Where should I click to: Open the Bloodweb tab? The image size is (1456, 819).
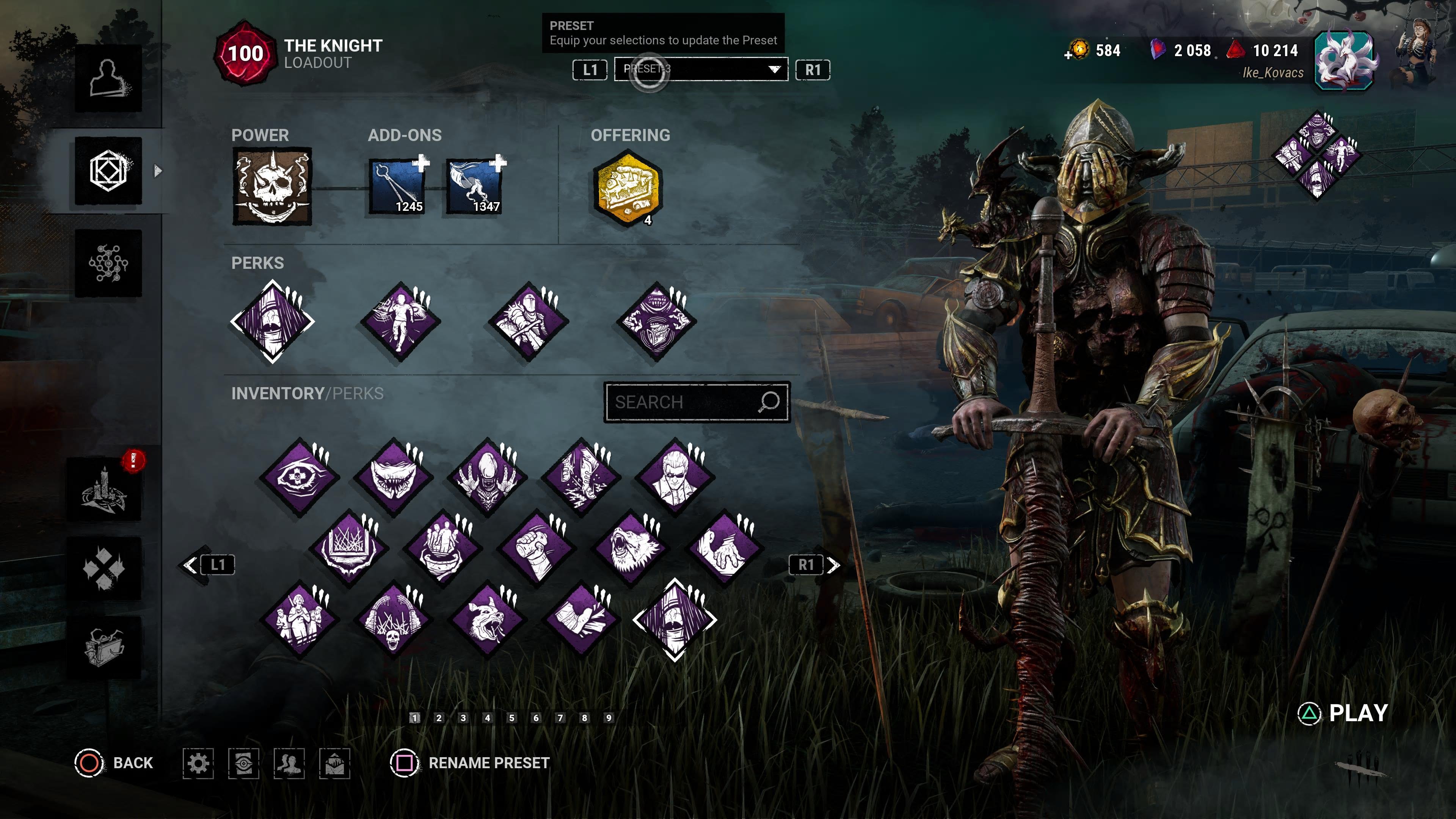click(x=108, y=264)
